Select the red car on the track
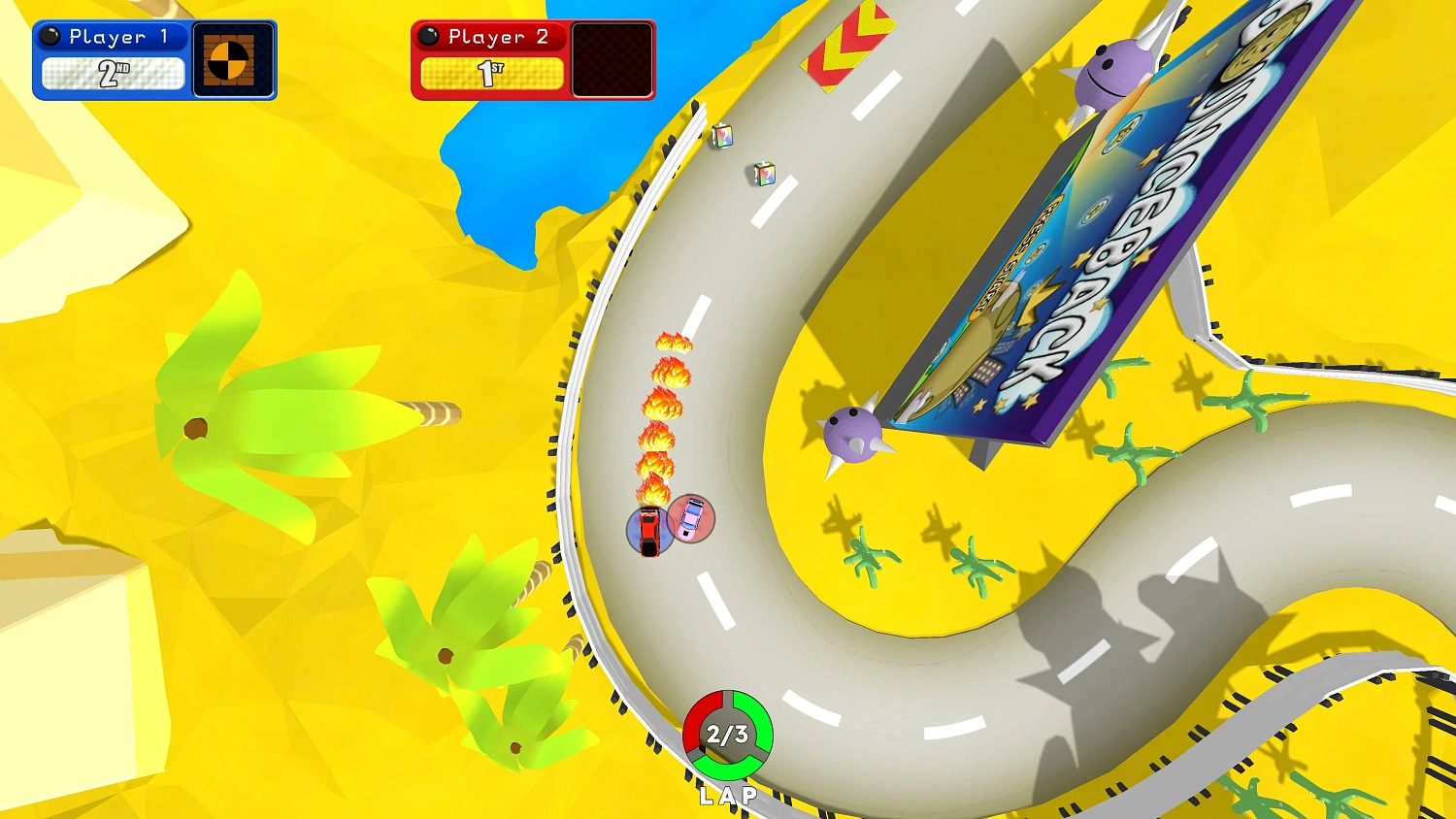 (x=648, y=534)
